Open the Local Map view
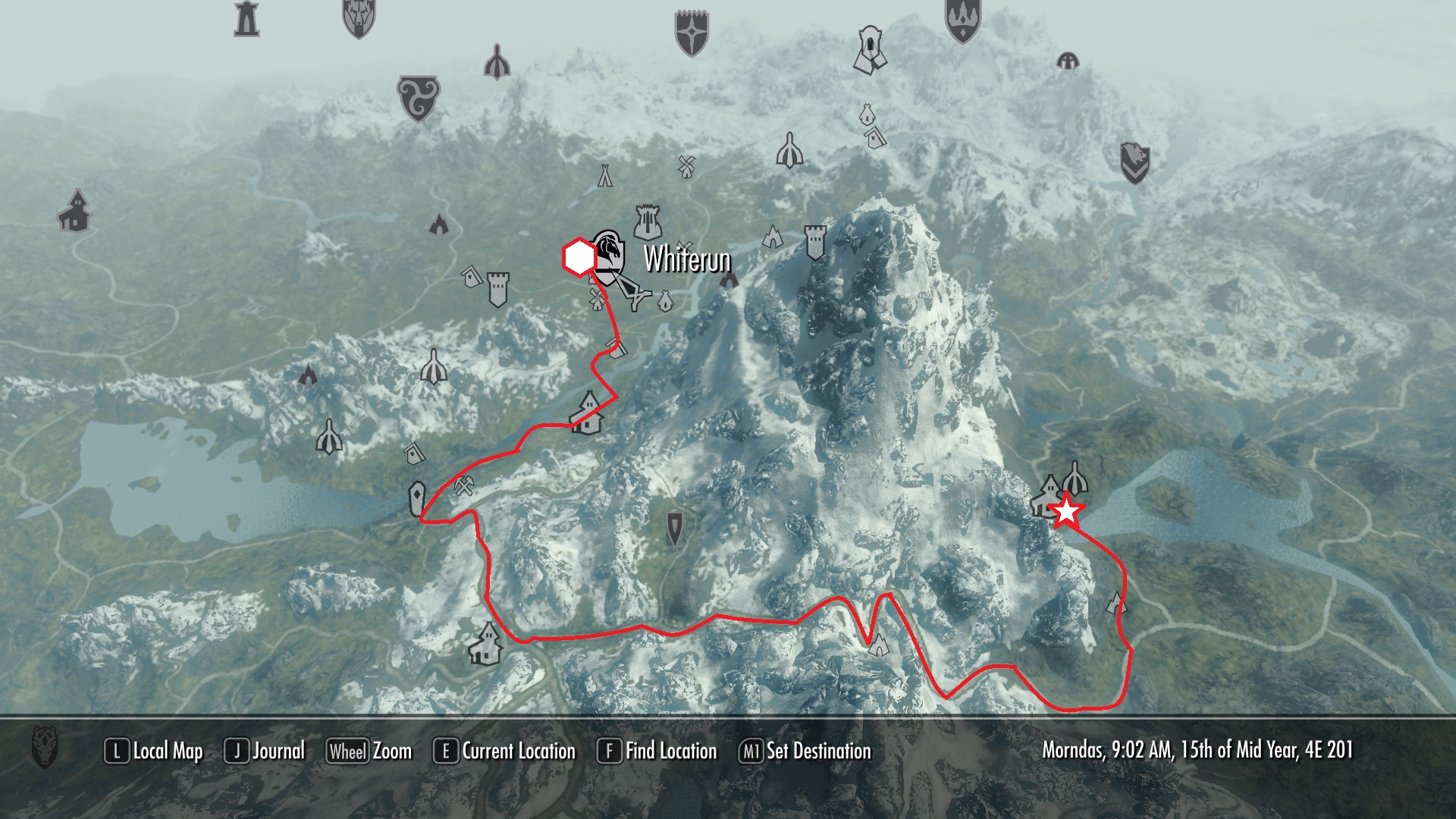1456x819 pixels. tap(154, 751)
